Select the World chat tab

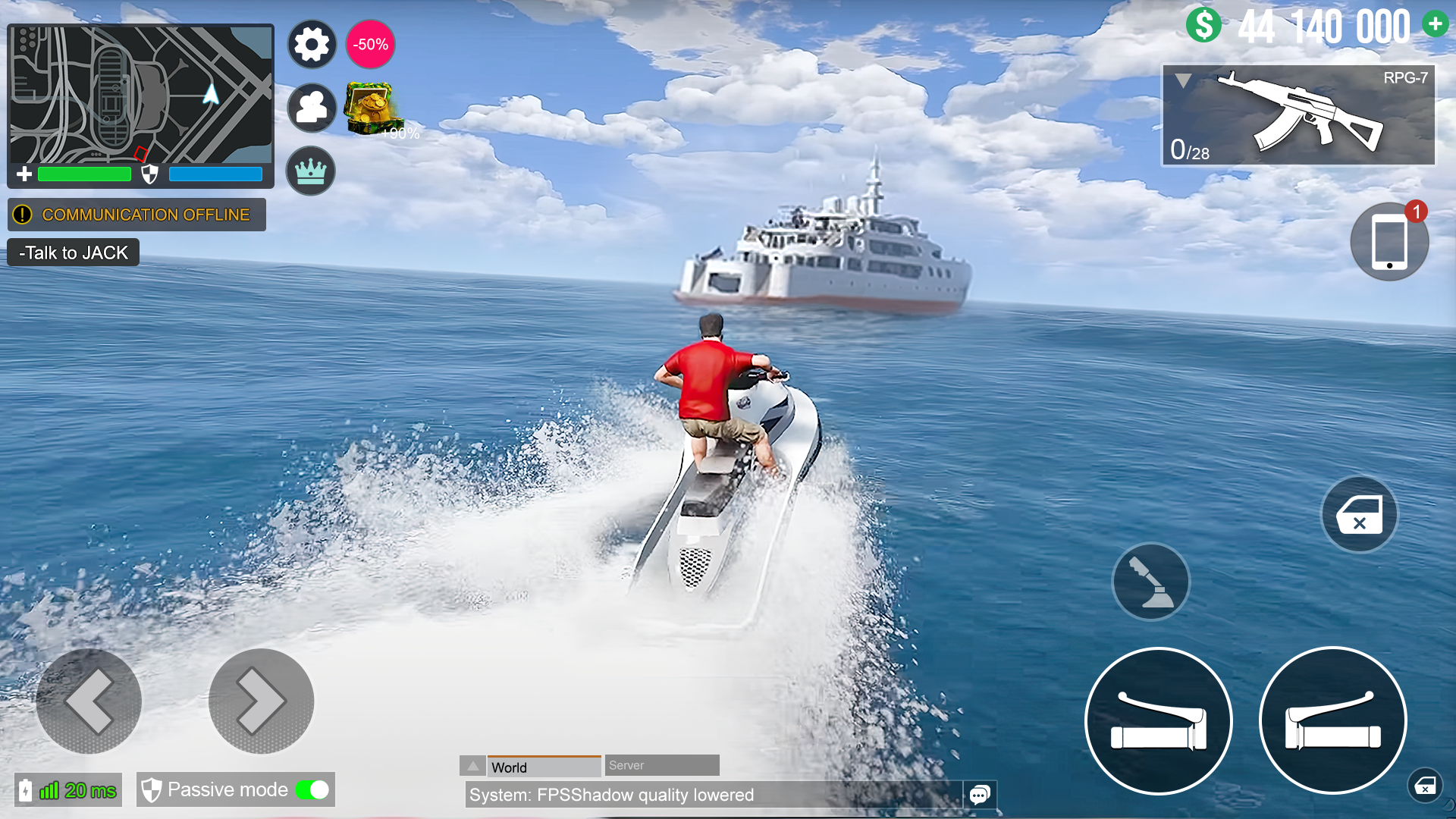pyautogui.click(x=543, y=767)
